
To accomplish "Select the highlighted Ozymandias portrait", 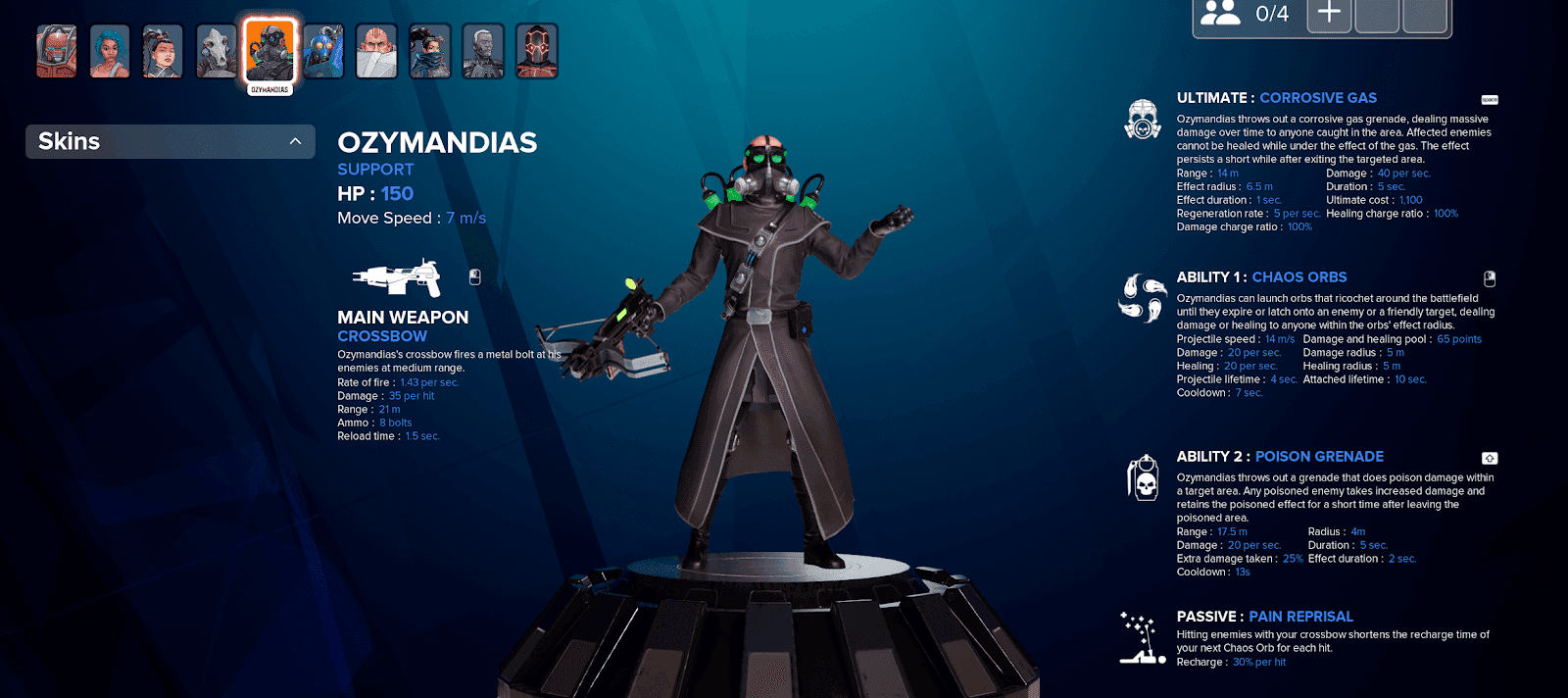I will click(269, 51).
